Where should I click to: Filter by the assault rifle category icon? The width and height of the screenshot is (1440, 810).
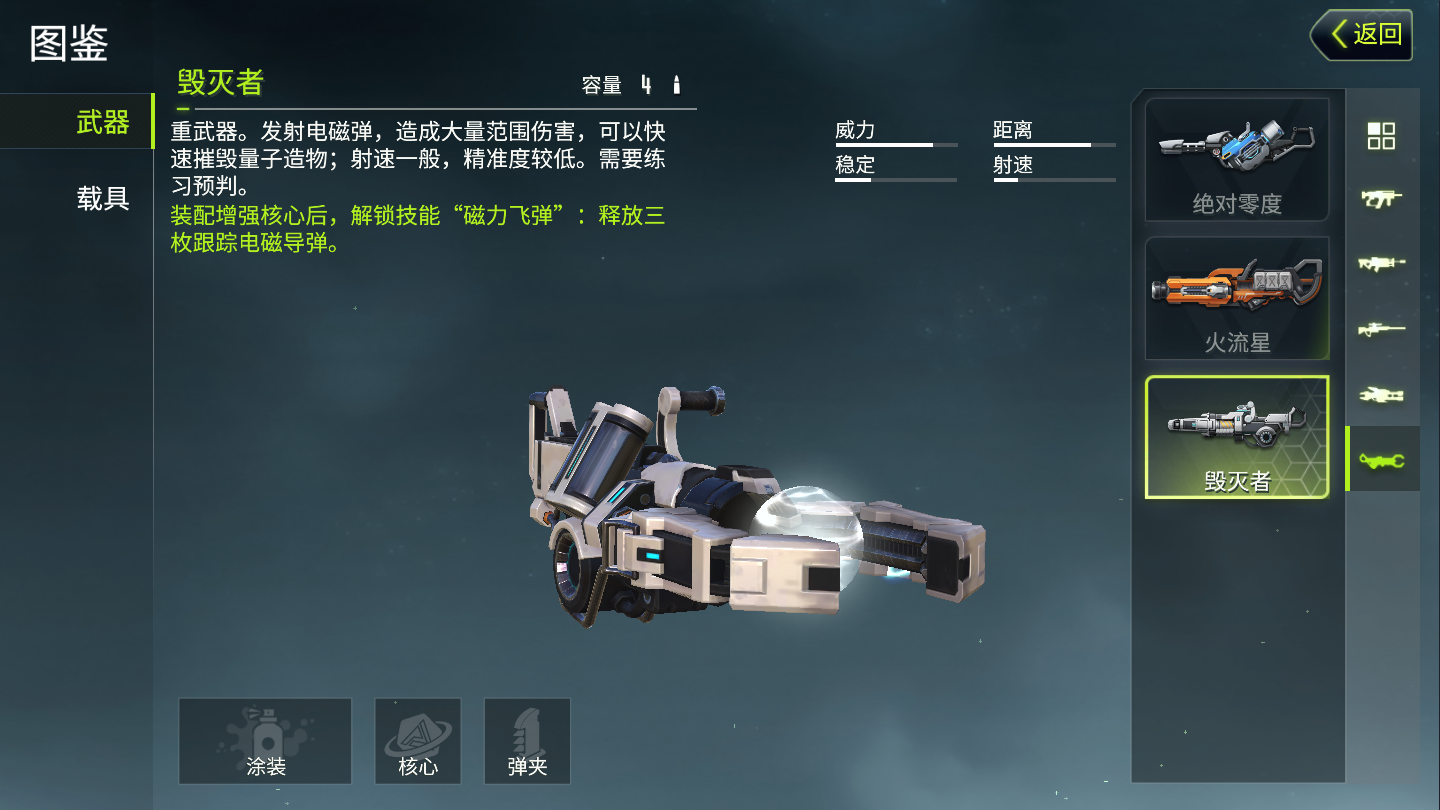[1381, 264]
